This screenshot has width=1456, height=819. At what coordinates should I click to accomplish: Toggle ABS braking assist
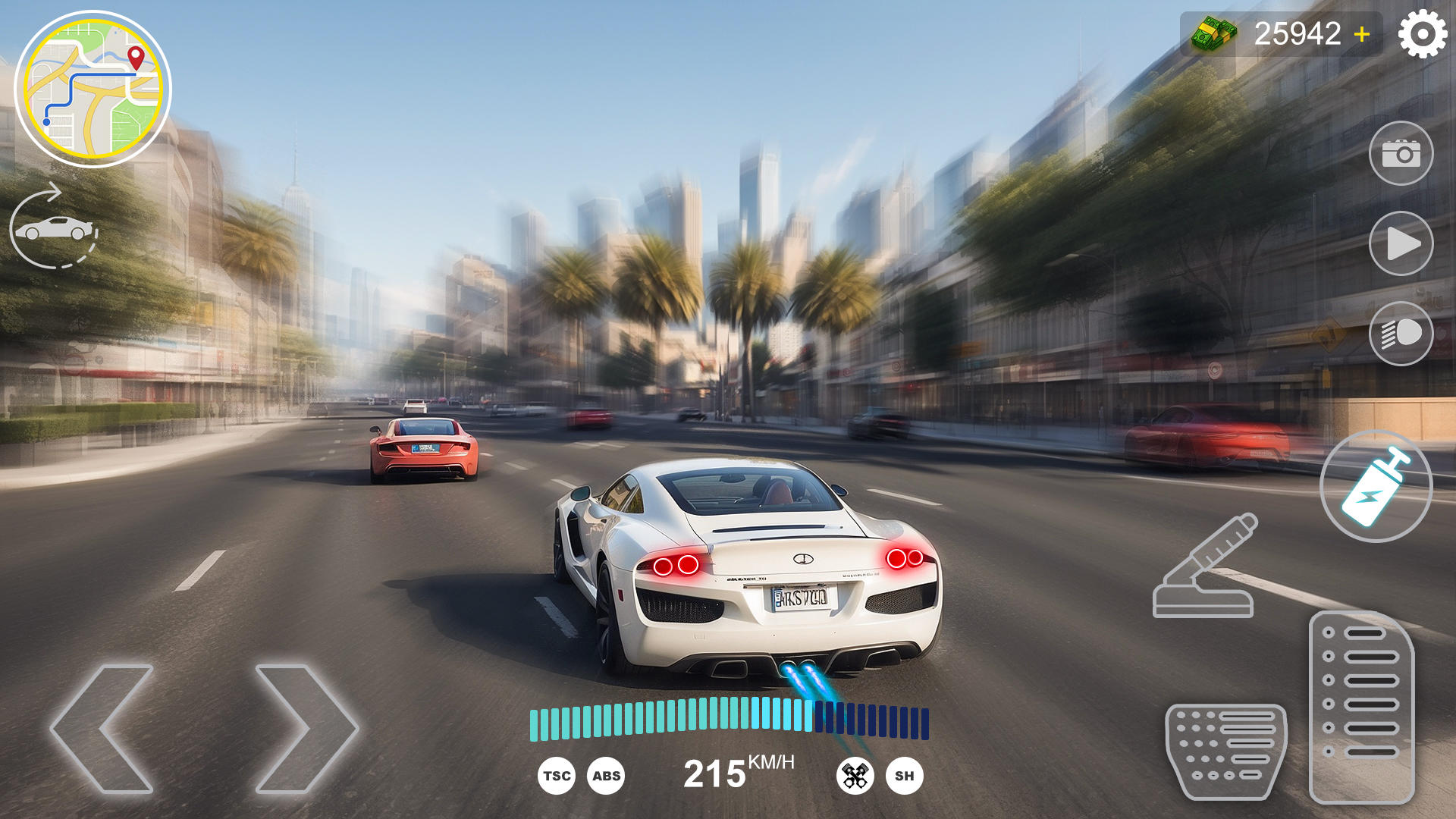coord(604,776)
